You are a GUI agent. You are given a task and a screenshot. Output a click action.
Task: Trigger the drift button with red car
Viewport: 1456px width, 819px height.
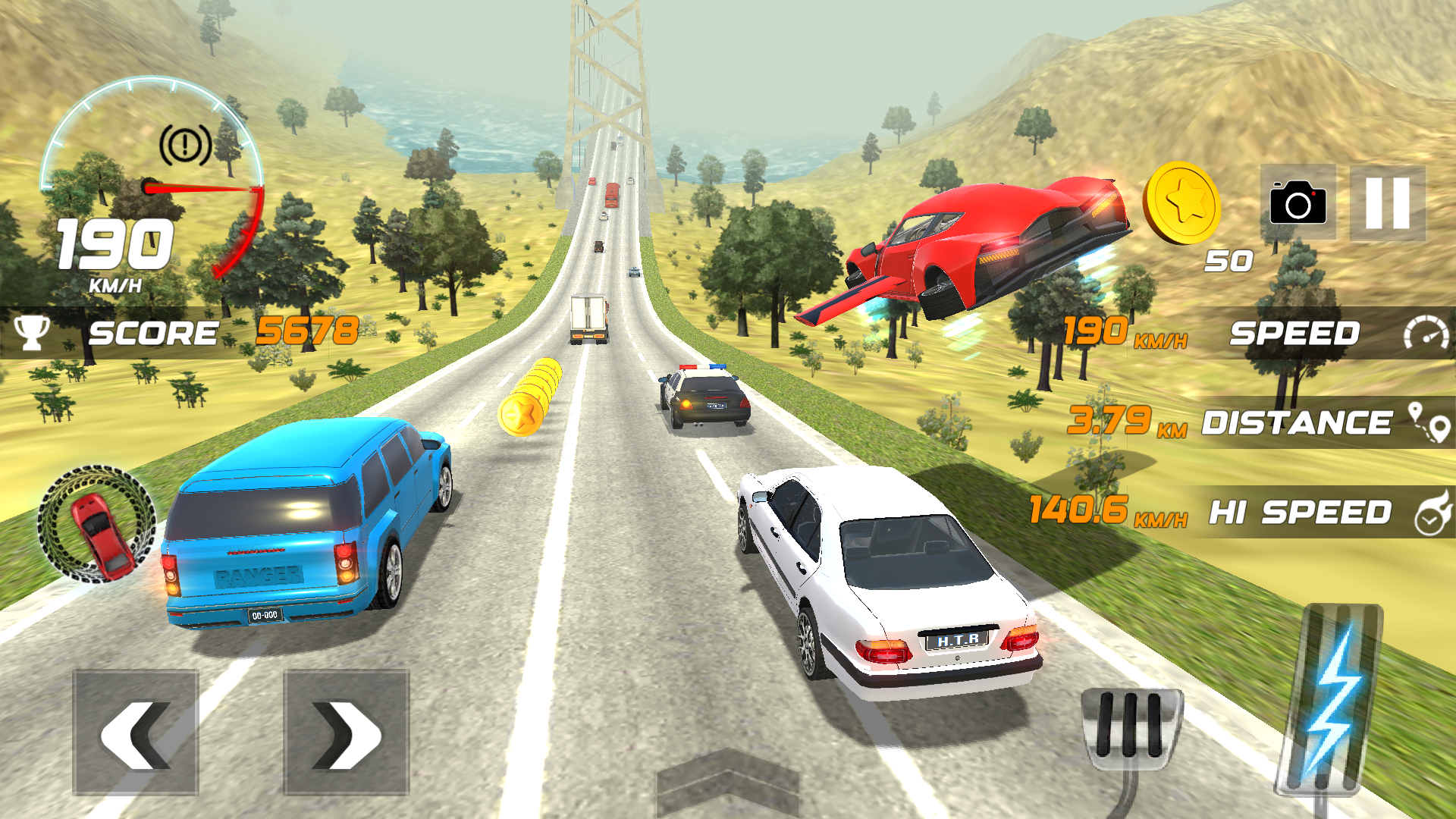point(97,524)
